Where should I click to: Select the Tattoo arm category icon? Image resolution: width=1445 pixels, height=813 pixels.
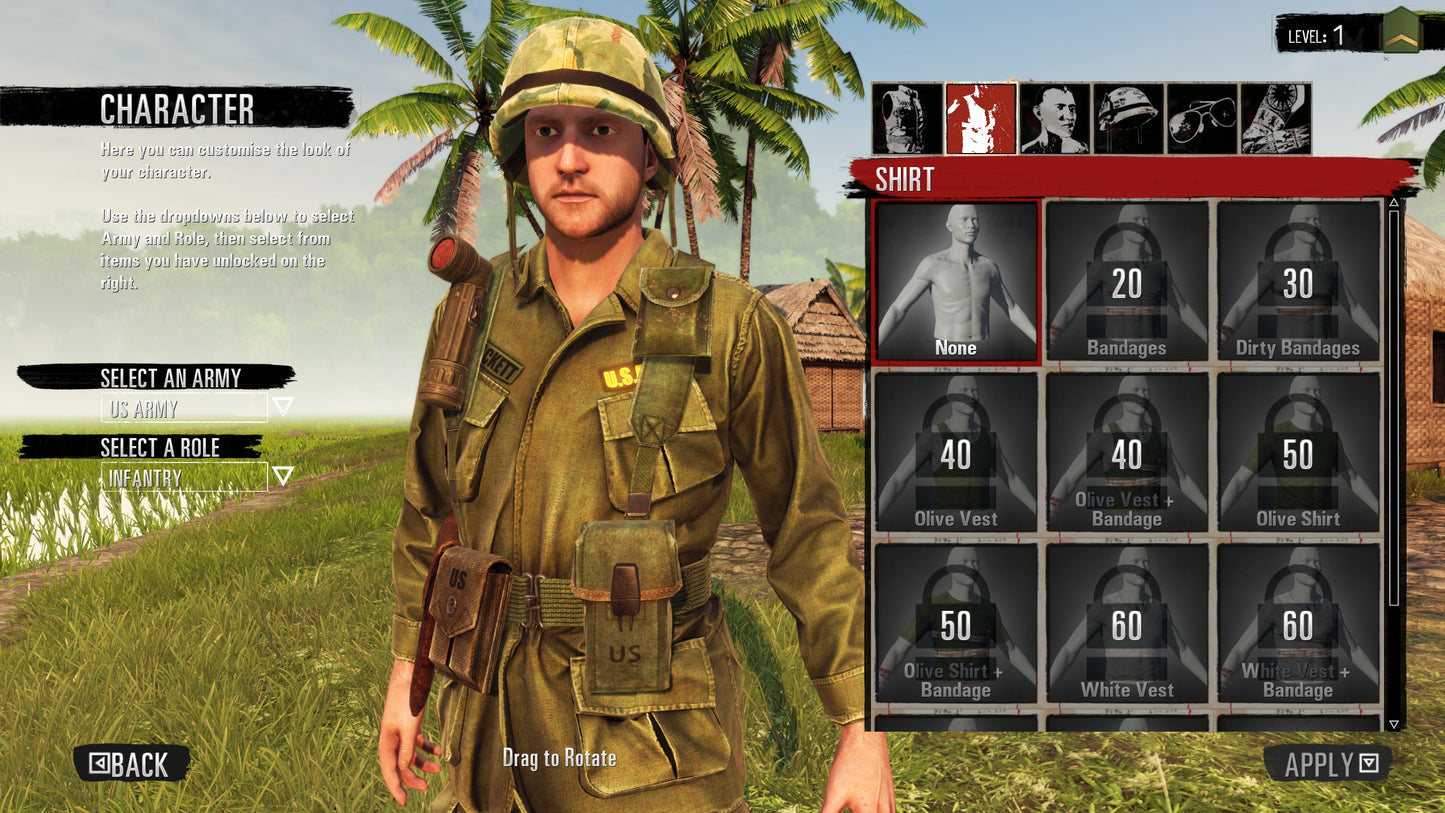pos(1276,118)
